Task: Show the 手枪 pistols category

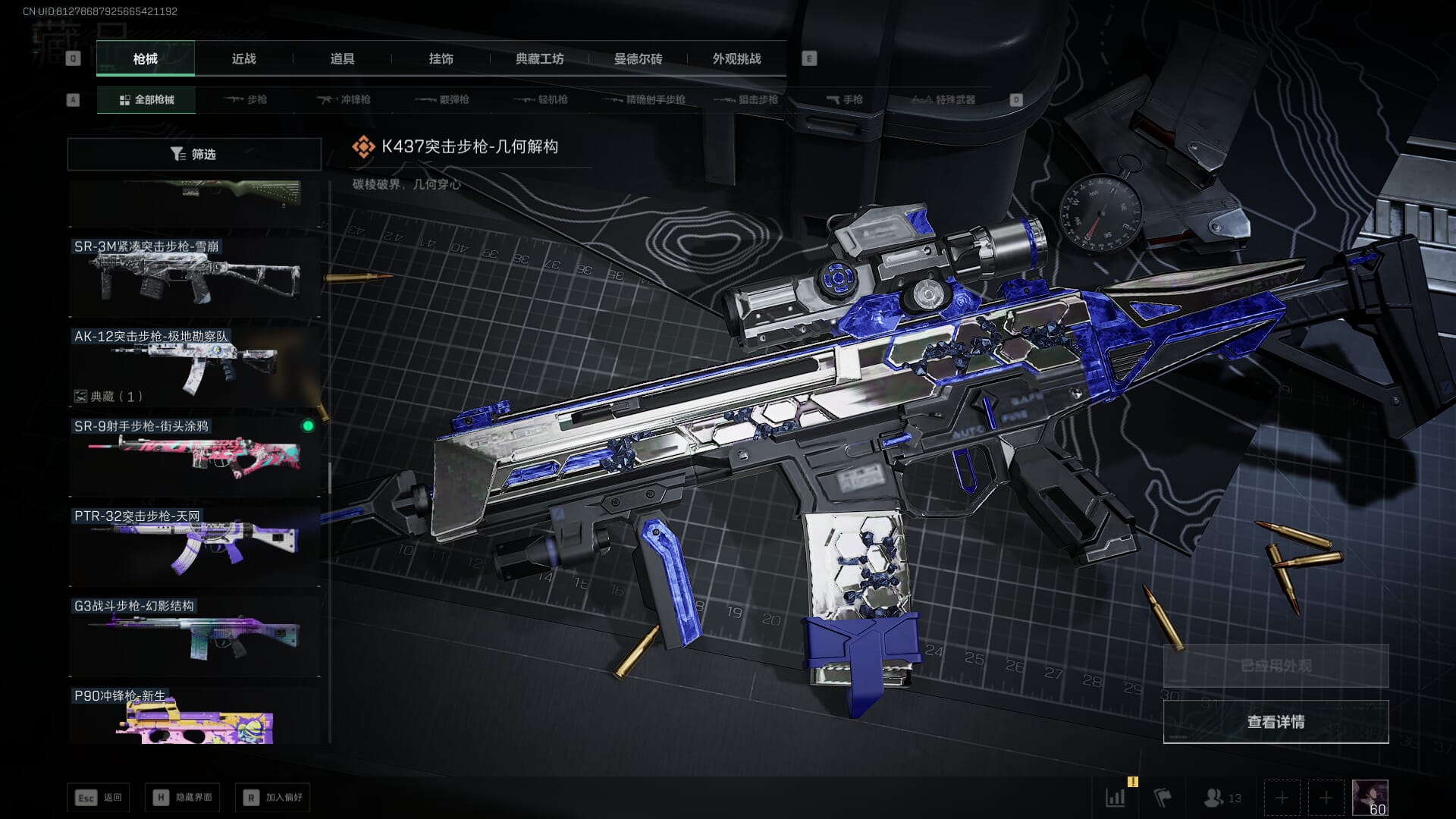Action: (844, 99)
